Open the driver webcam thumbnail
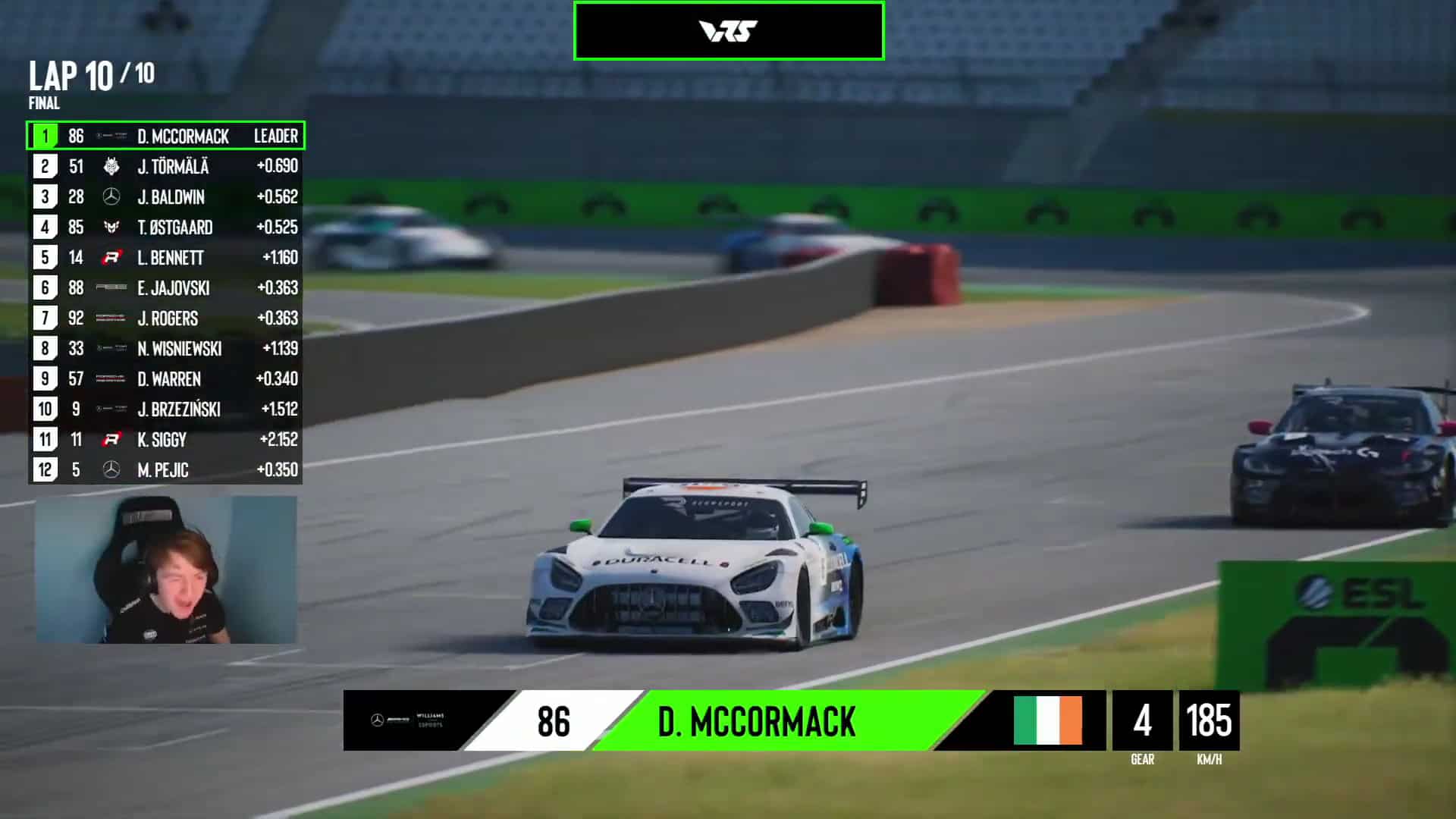 pyautogui.click(x=166, y=570)
